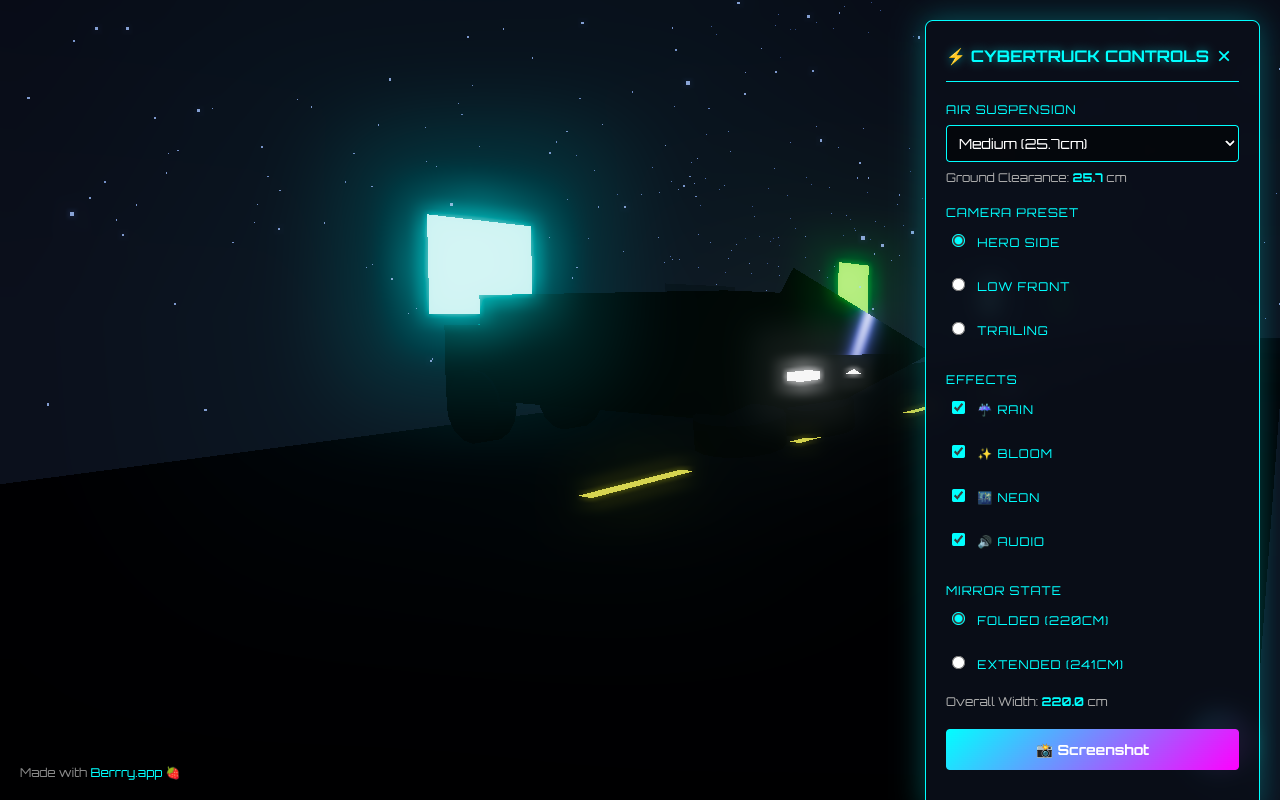The width and height of the screenshot is (1280, 800).
Task: Click the dropdown arrow on the suspension selector
Action: tap(1228, 143)
